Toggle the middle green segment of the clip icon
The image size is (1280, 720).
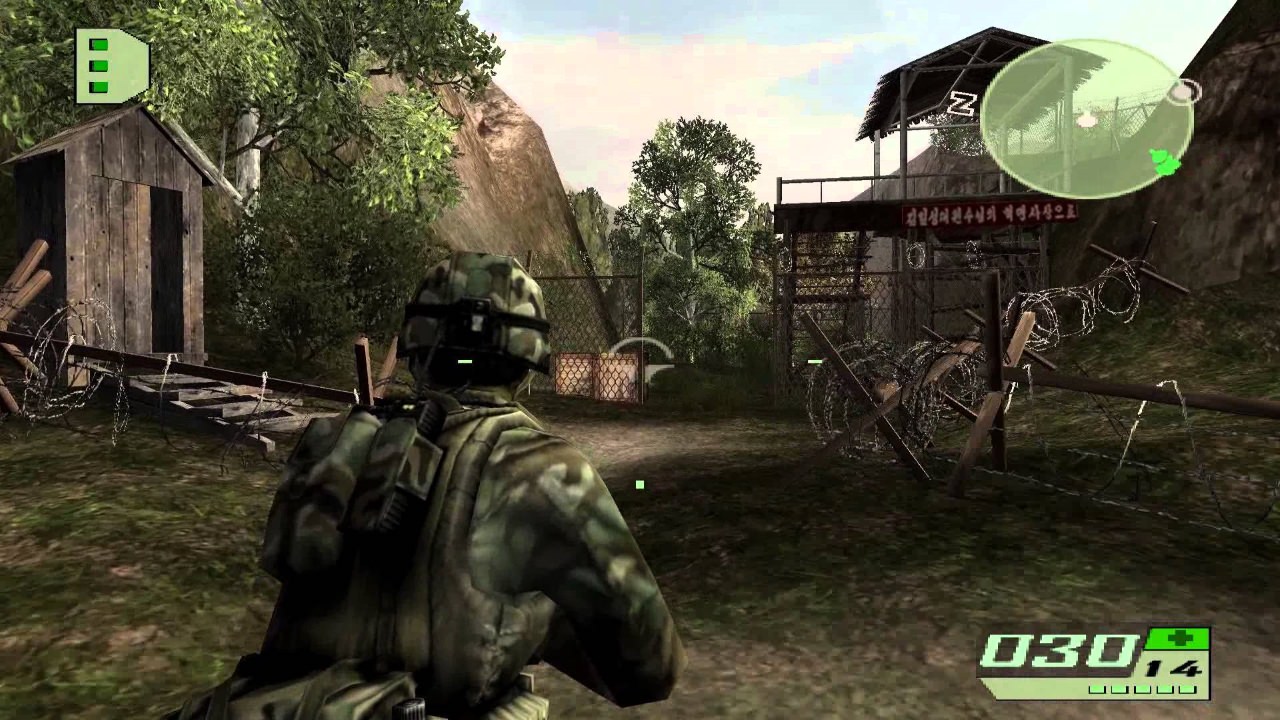click(98, 65)
